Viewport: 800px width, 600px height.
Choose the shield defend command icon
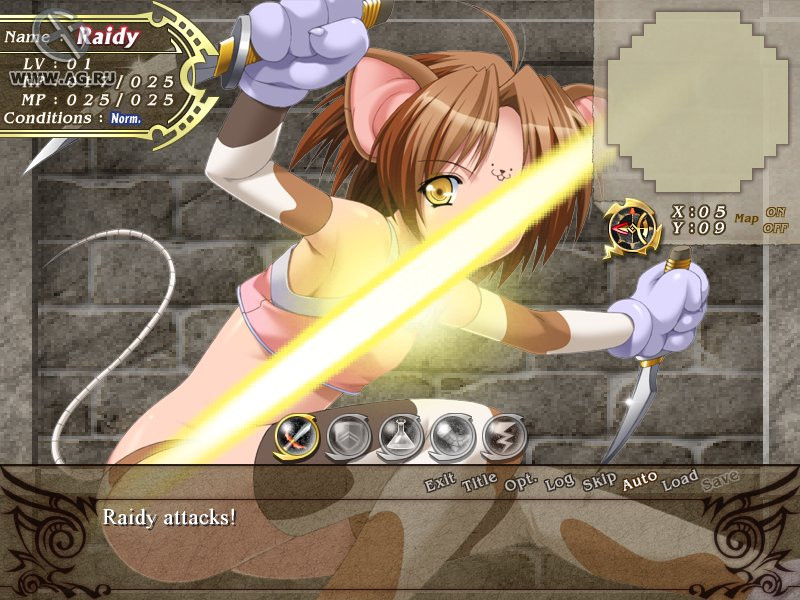[348, 435]
